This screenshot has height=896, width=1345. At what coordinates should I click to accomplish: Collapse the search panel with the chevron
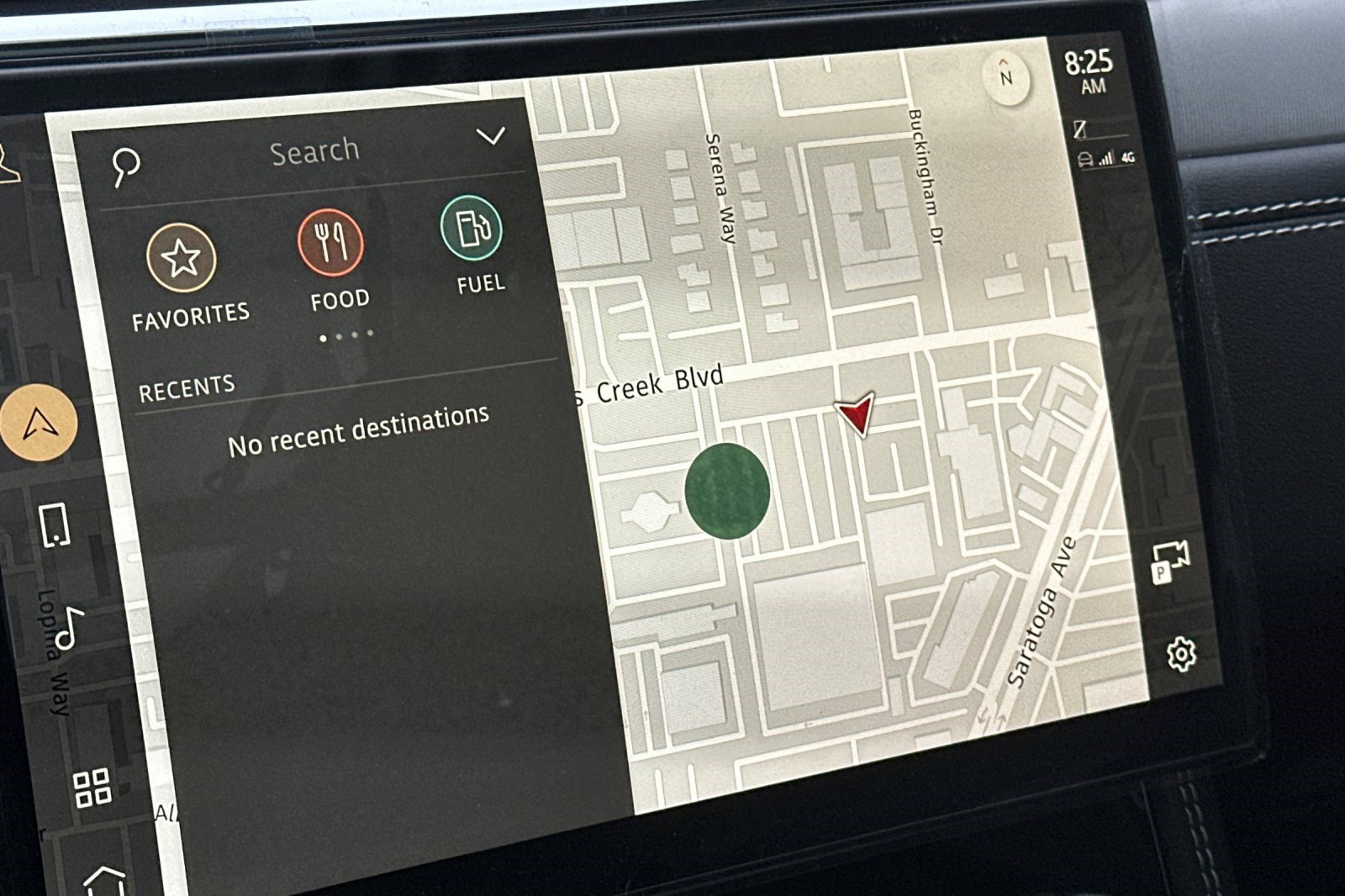491,135
